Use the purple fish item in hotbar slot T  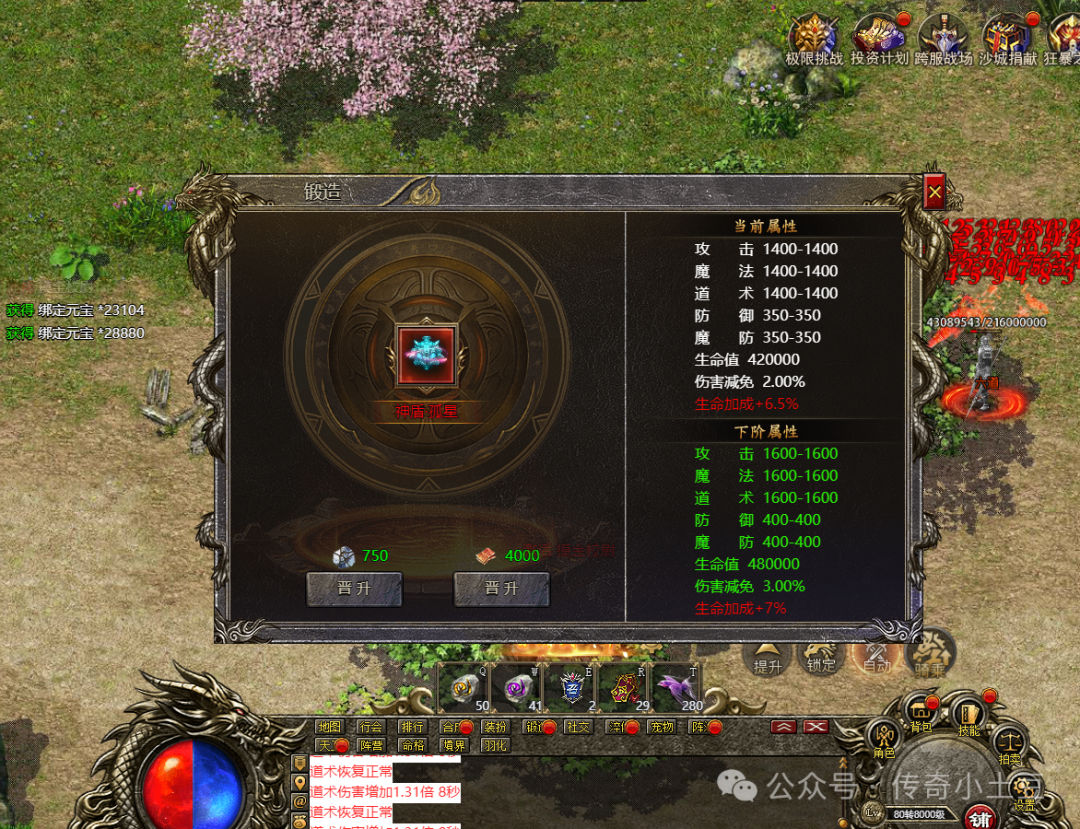[679, 688]
